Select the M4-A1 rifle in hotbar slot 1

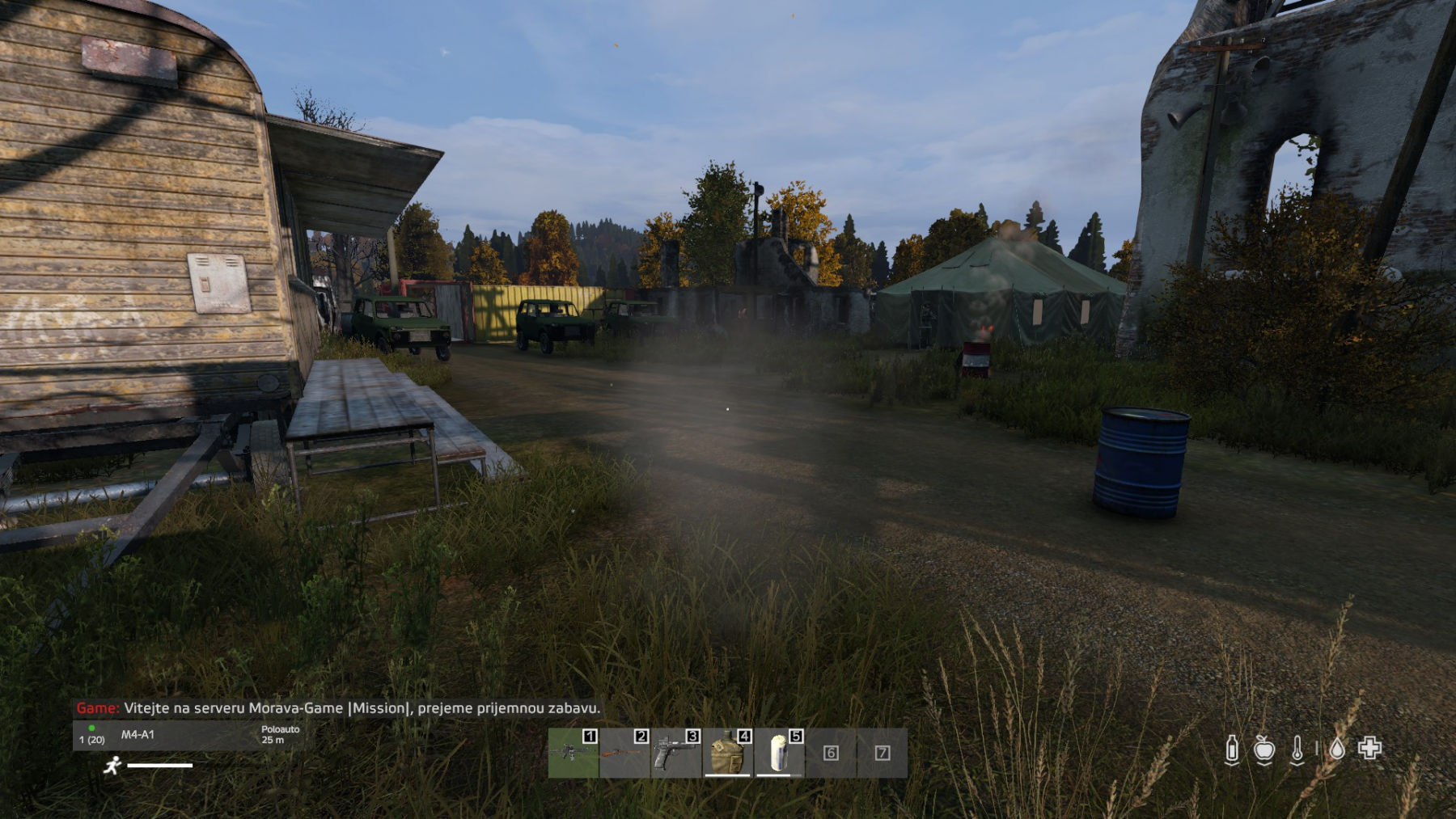[x=573, y=753]
